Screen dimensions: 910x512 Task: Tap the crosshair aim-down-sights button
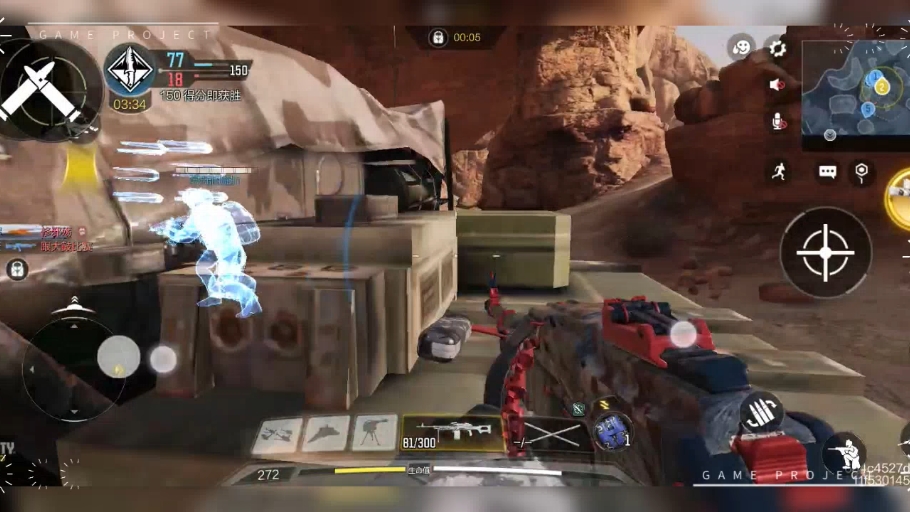click(825, 252)
